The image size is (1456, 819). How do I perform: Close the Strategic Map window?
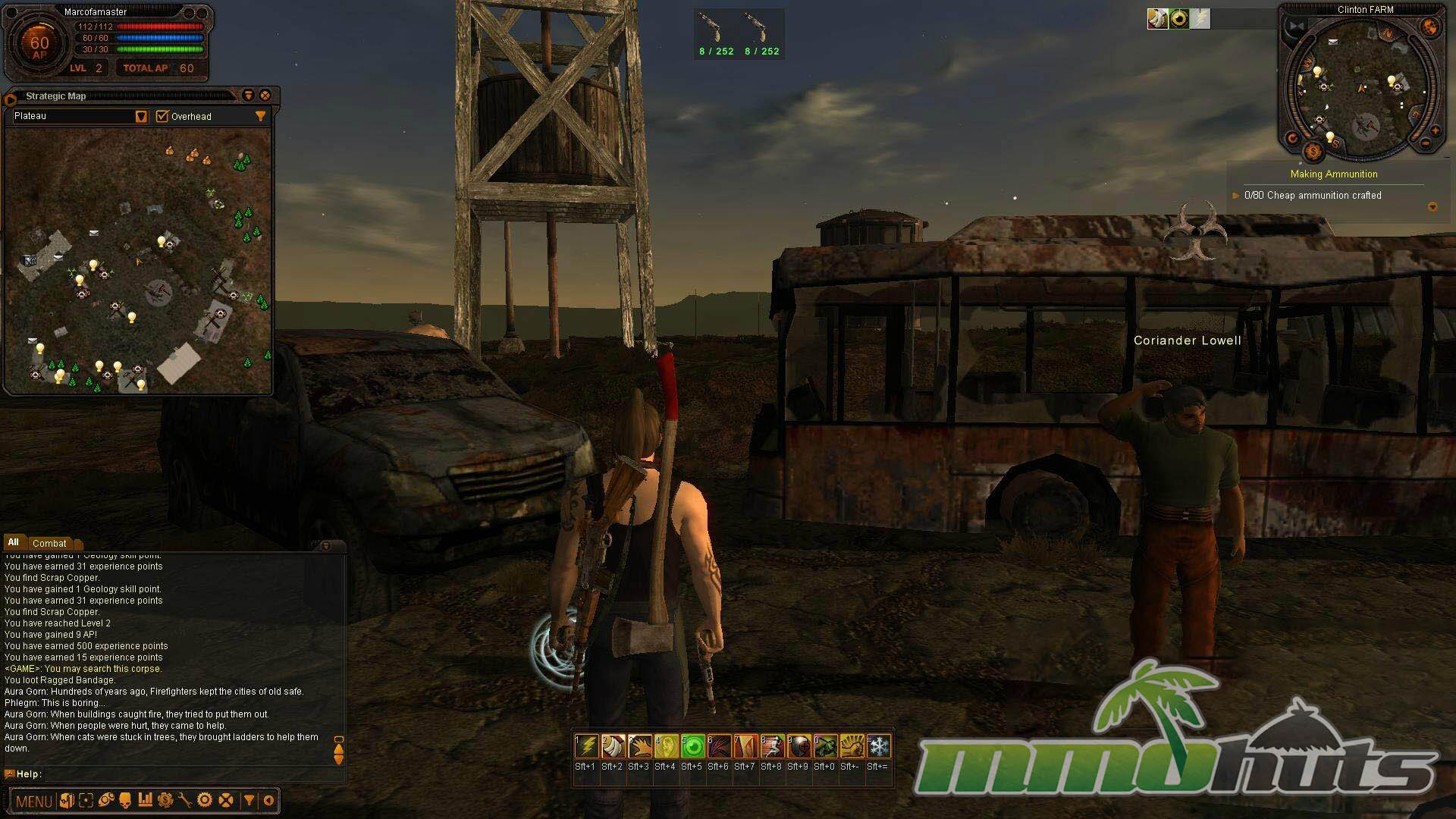[x=265, y=96]
